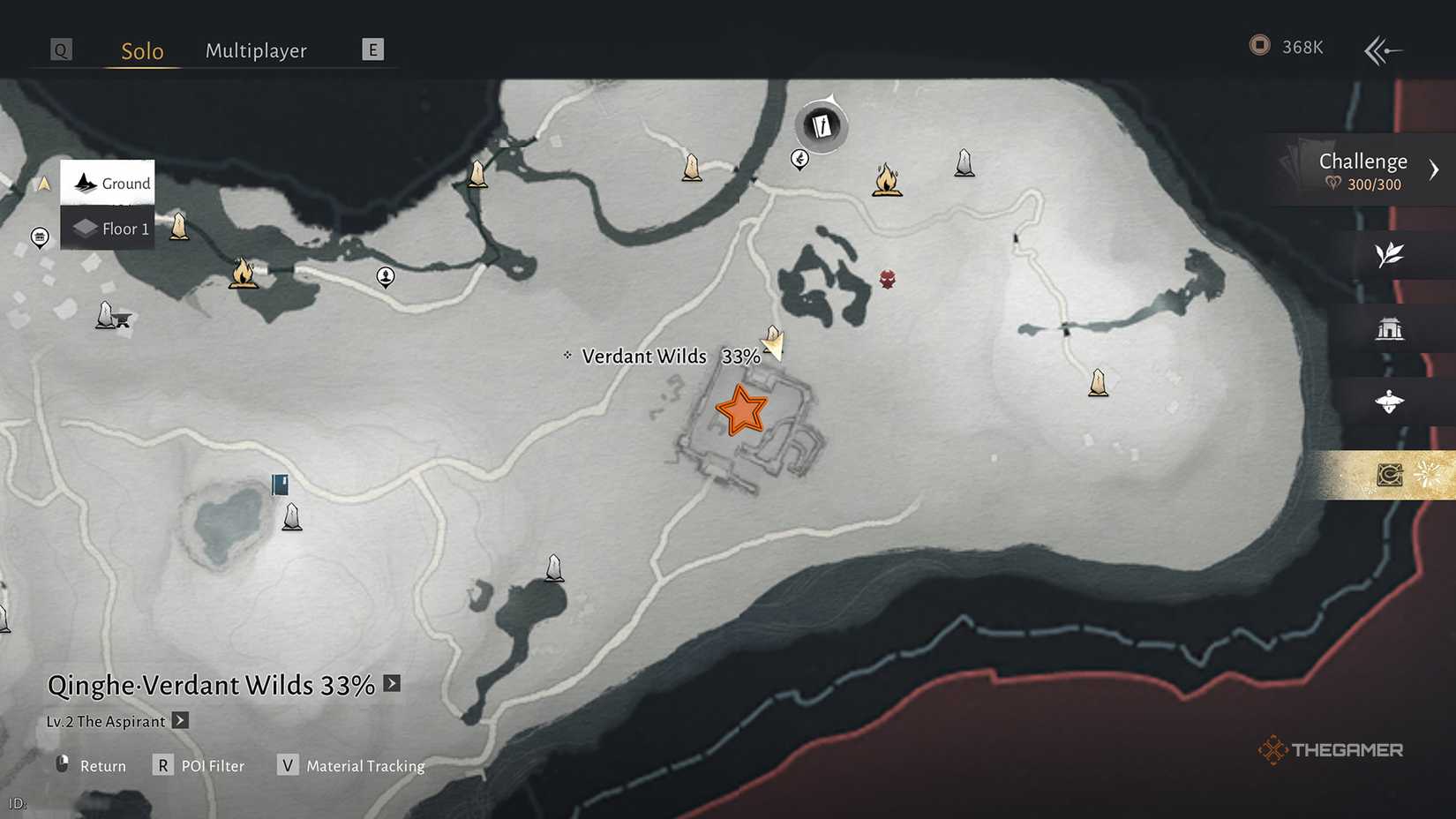Viewport: 1456px width, 819px height.
Task: Expand Lv.2 The Aspirant details
Action: (179, 721)
